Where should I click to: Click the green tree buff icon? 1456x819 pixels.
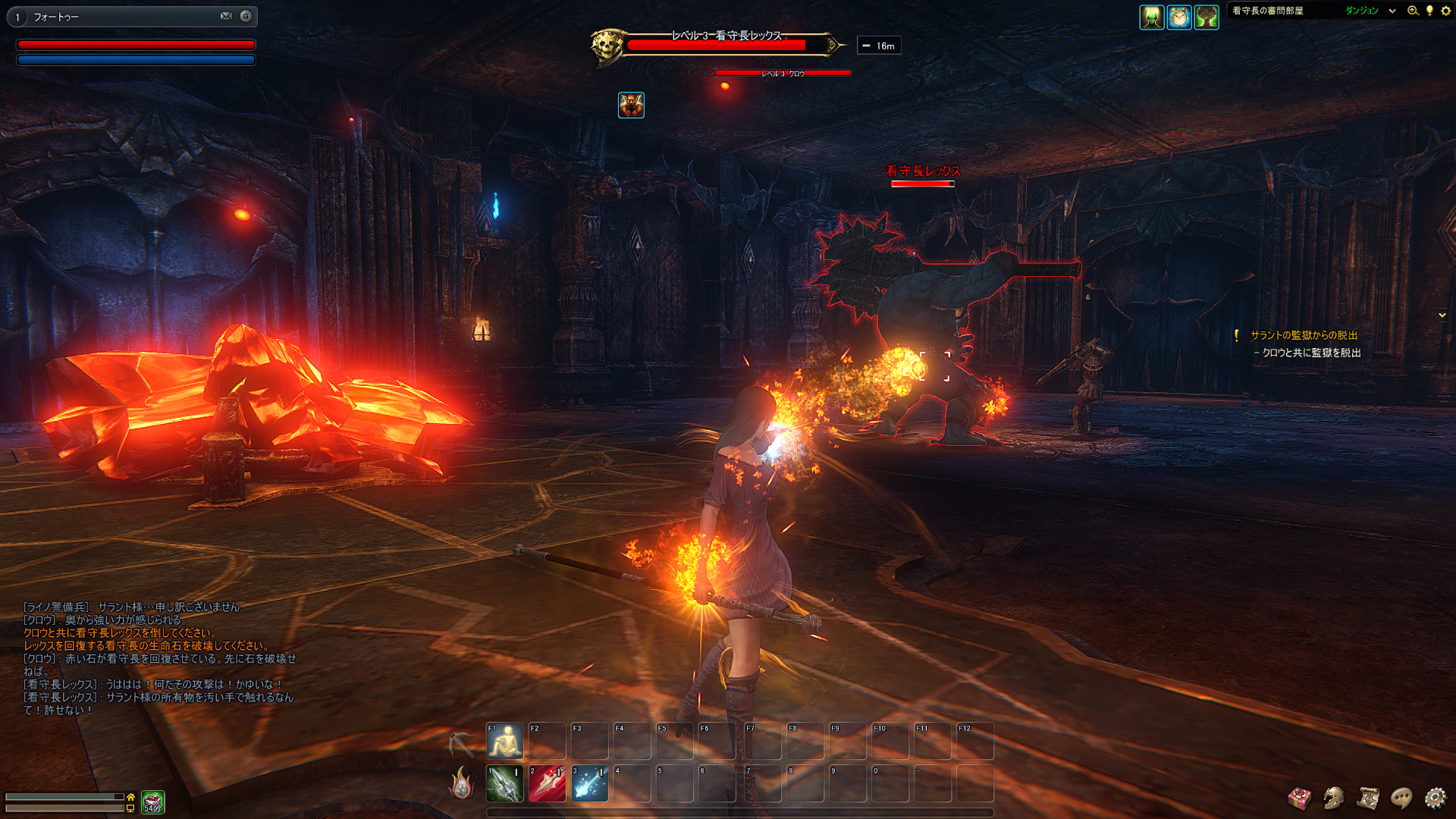coord(1207,17)
